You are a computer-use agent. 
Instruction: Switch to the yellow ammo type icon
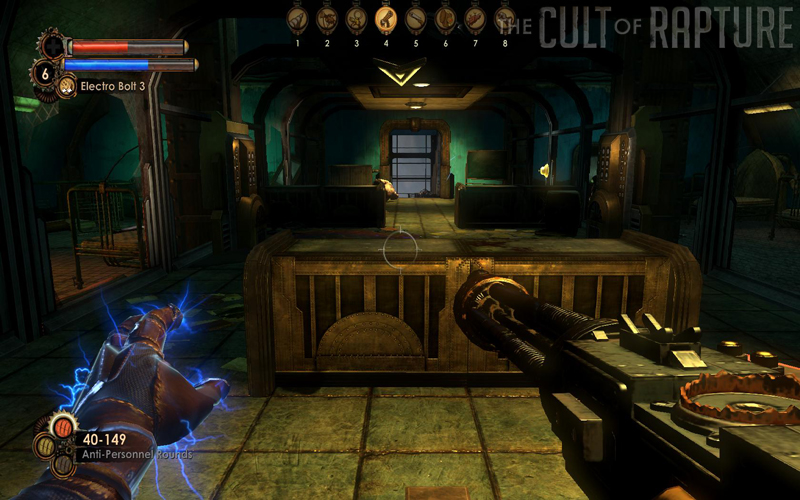tap(45, 446)
